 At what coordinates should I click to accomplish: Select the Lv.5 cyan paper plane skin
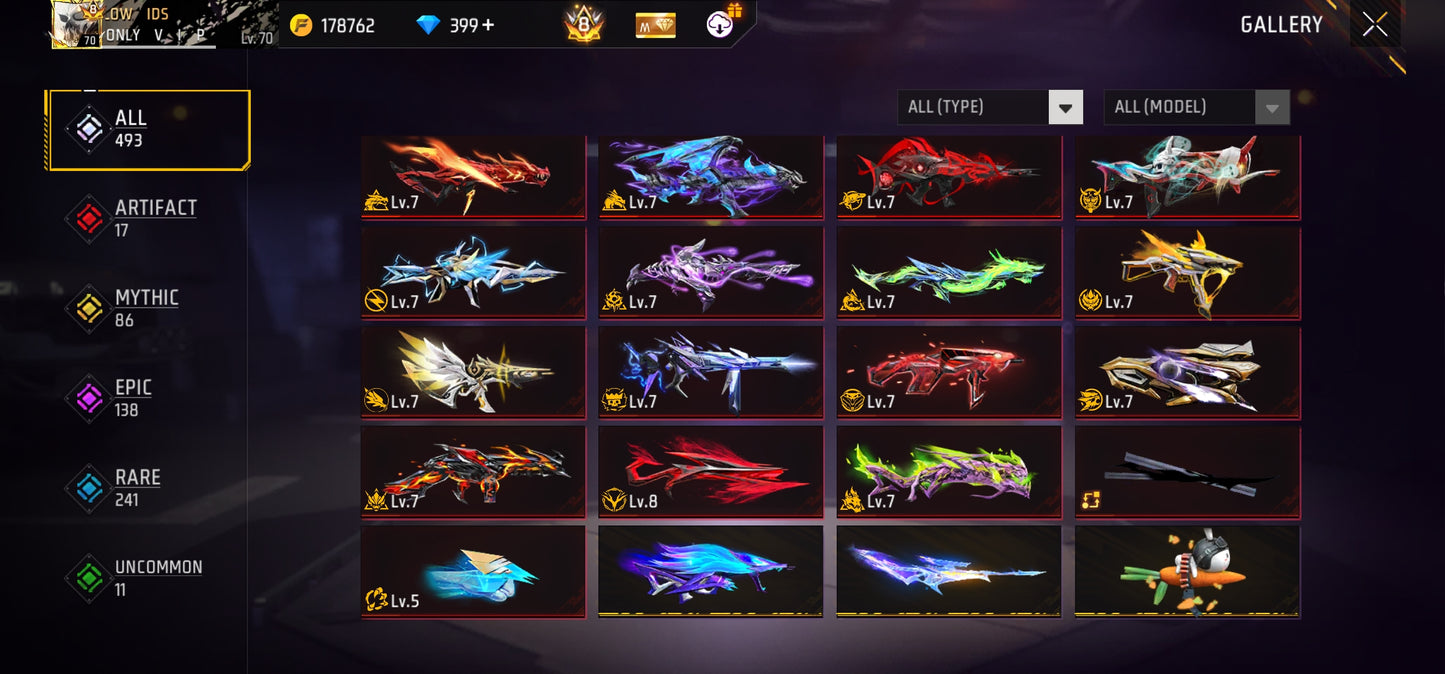click(473, 571)
